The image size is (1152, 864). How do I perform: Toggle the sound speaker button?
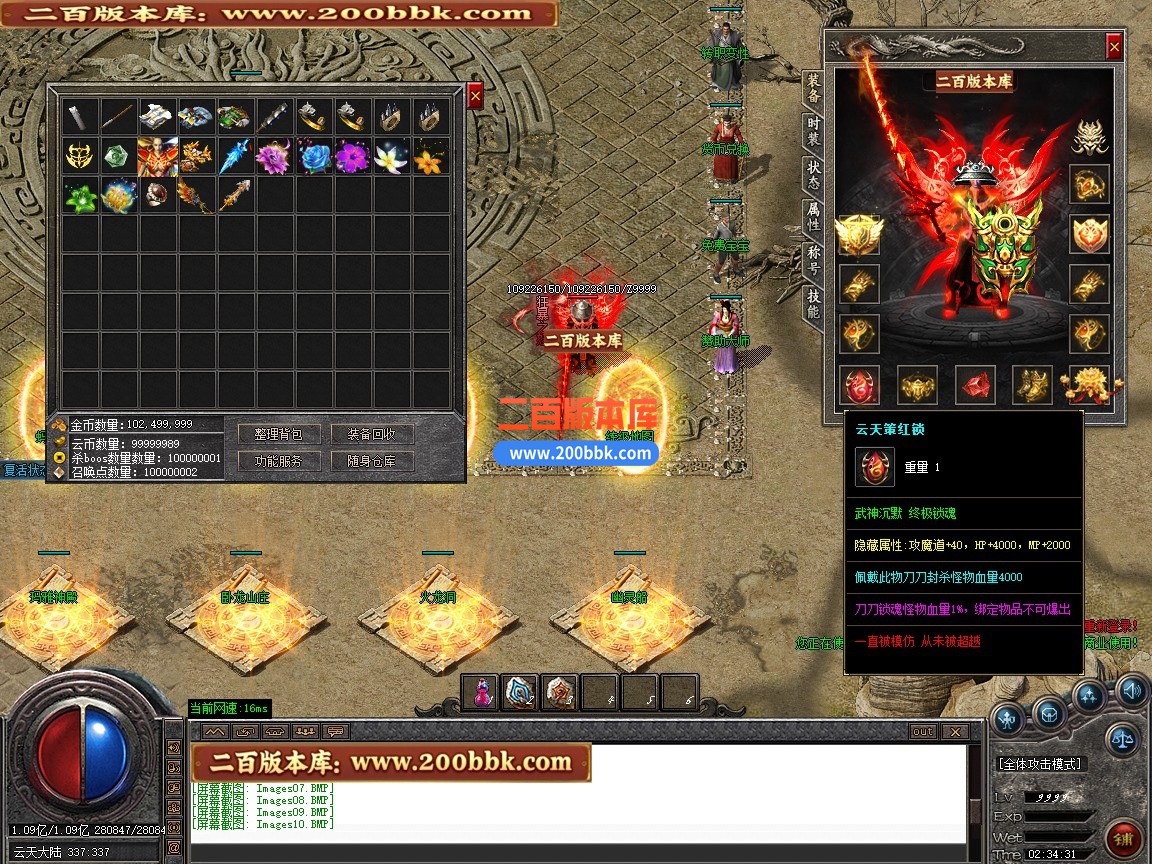(1131, 690)
